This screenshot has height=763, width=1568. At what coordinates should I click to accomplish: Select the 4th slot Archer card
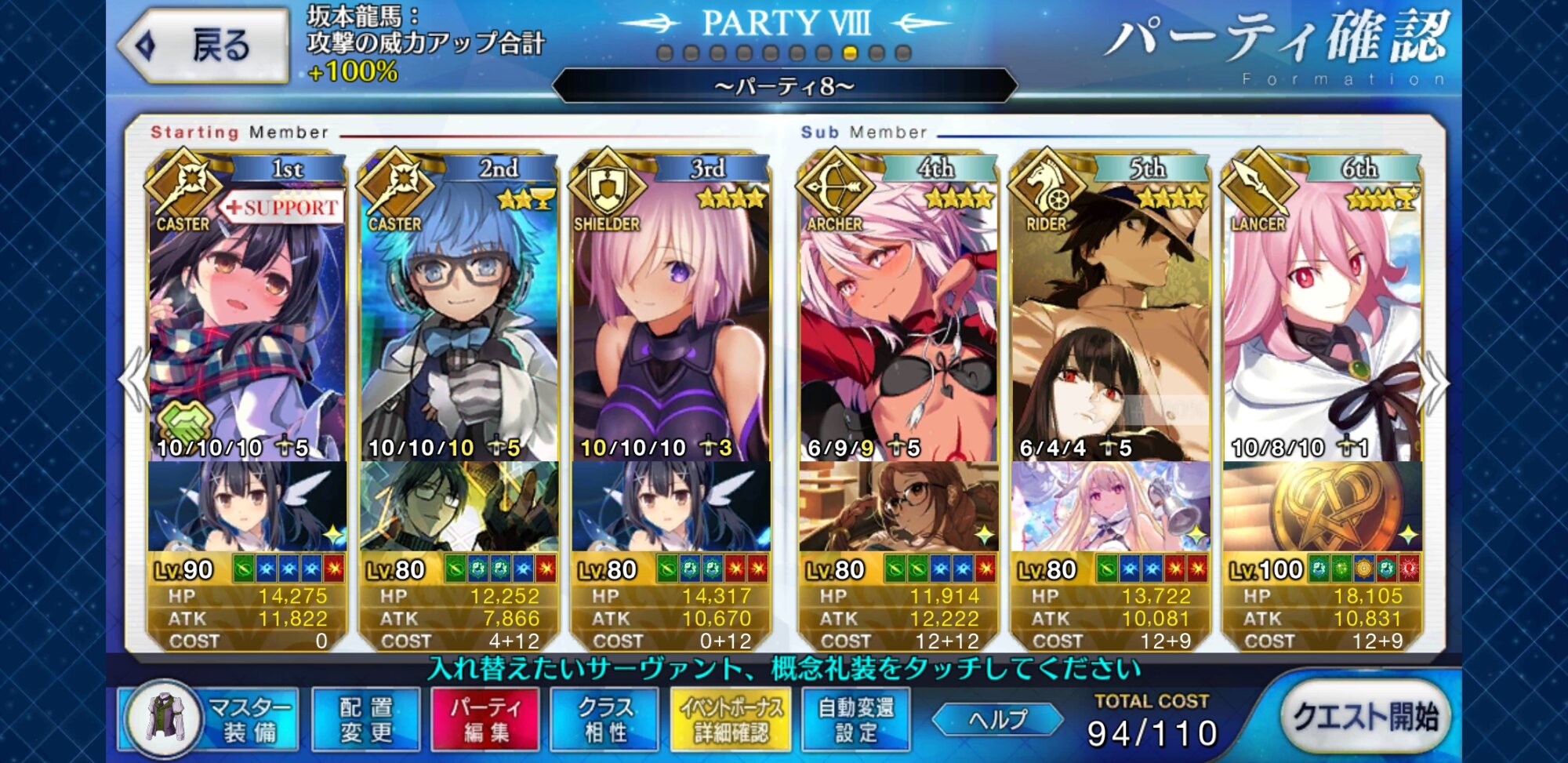[x=898, y=329]
